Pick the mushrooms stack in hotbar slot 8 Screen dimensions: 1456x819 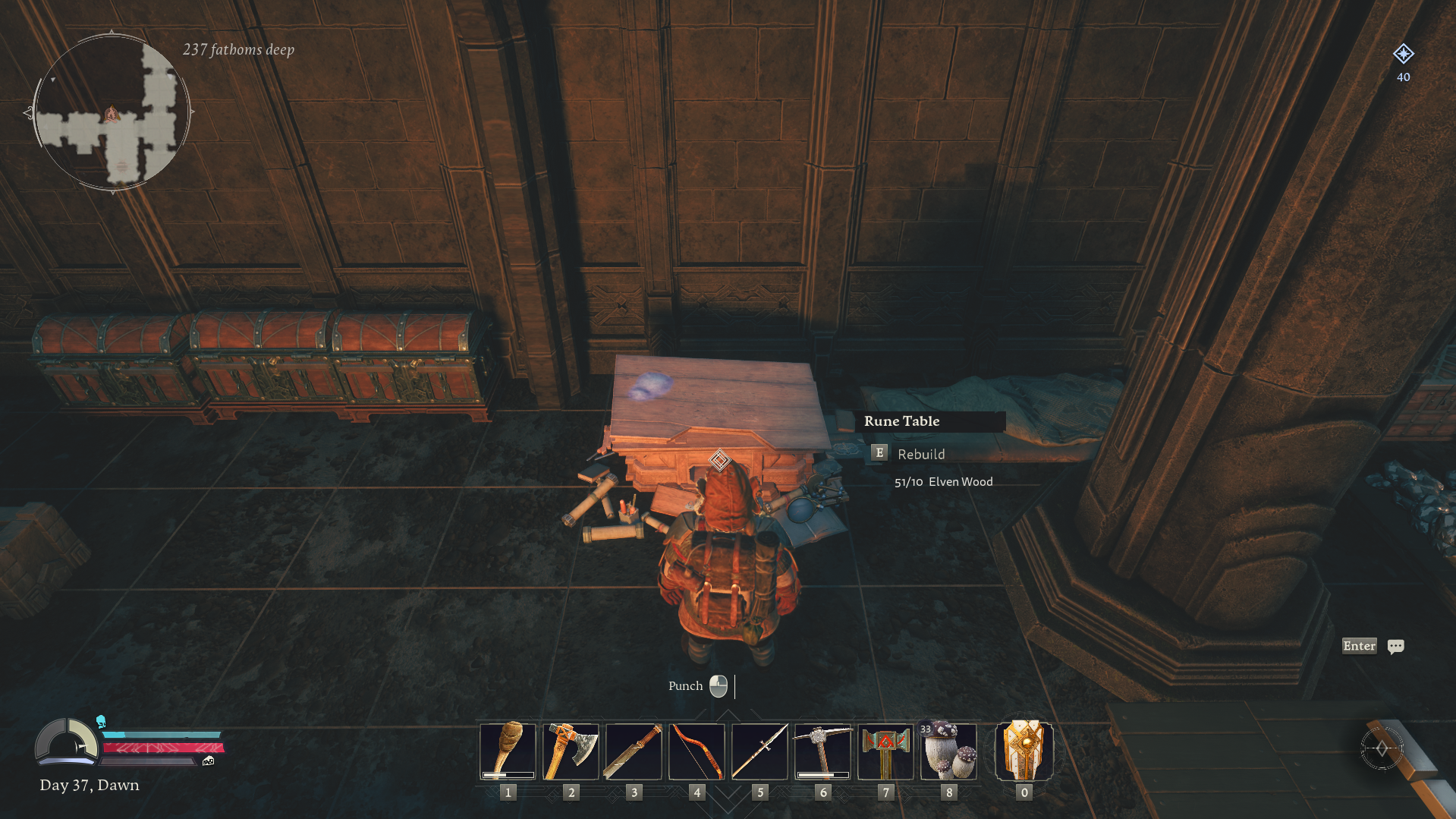pyautogui.click(x=948, y=750)
